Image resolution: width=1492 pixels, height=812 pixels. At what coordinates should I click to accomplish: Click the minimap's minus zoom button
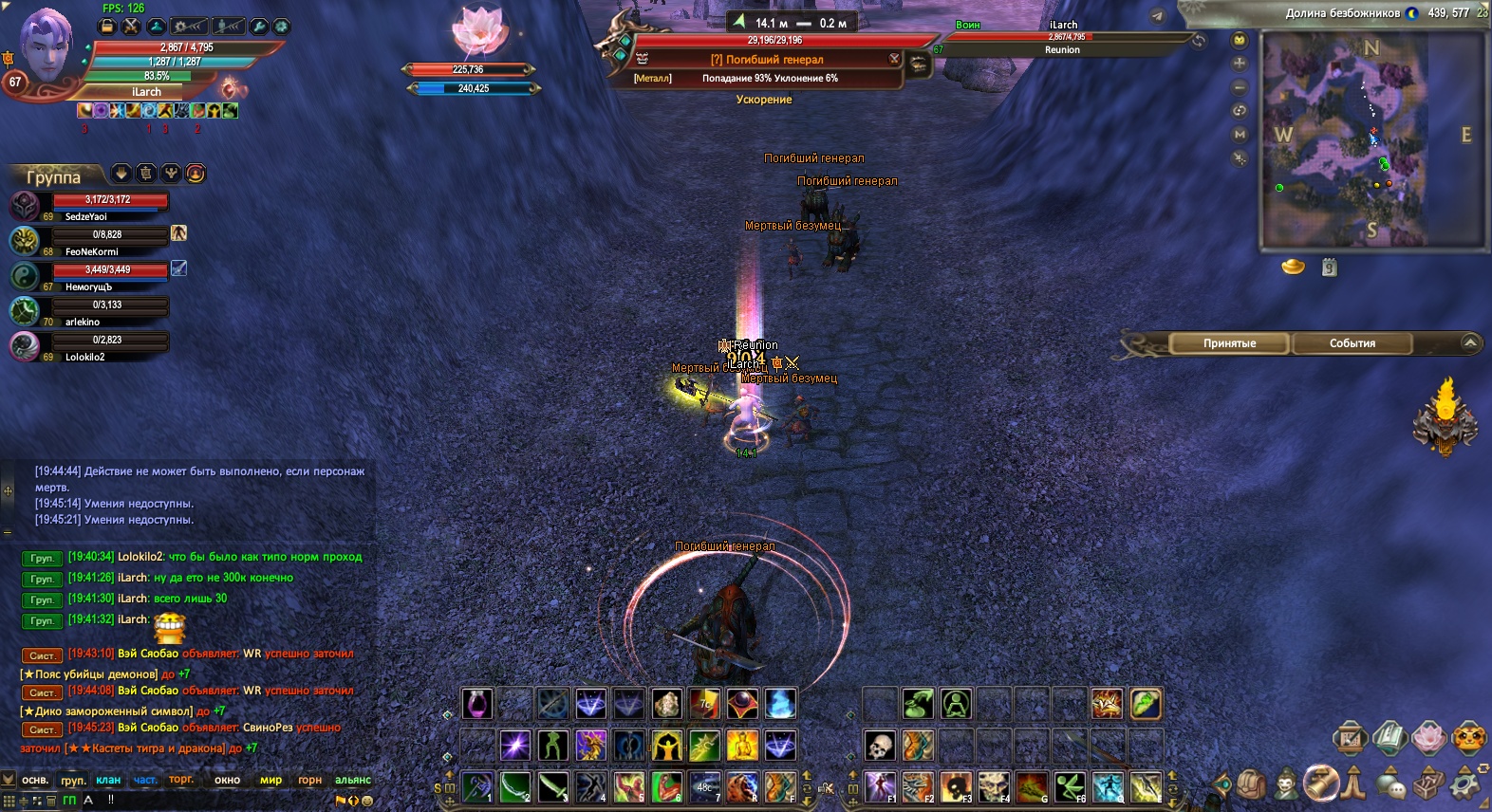tap(1239, 86)
